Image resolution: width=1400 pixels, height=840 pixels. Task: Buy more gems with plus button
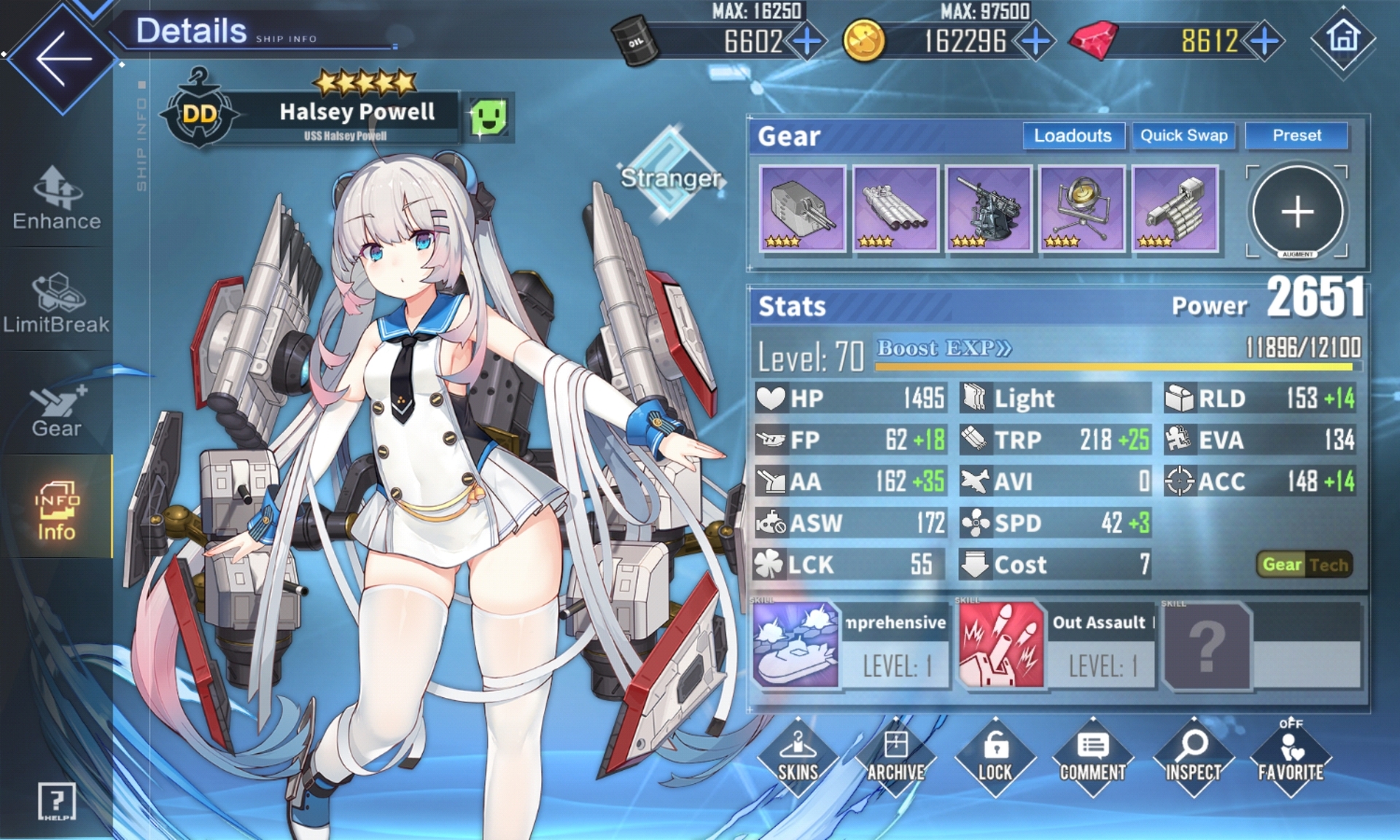(x=1265, y=41)
